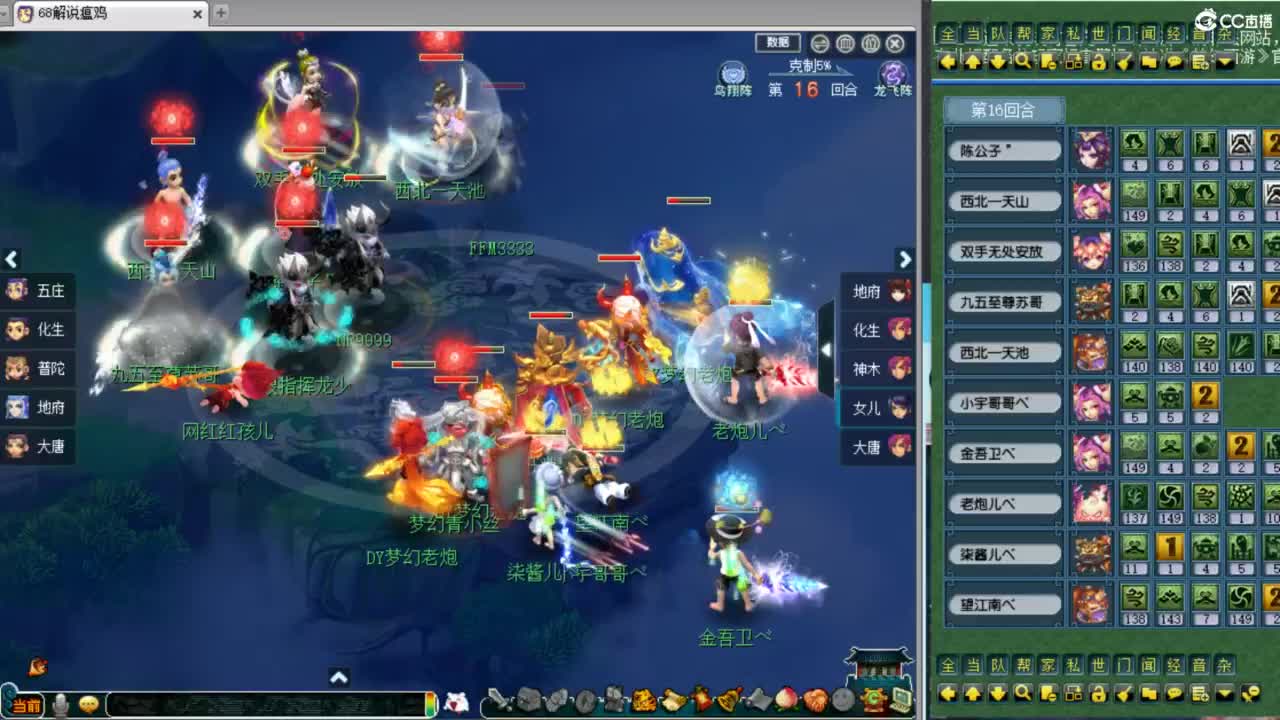
Task: Click the 数据 button above the battle screen
Action: click(x=777, y=43)
